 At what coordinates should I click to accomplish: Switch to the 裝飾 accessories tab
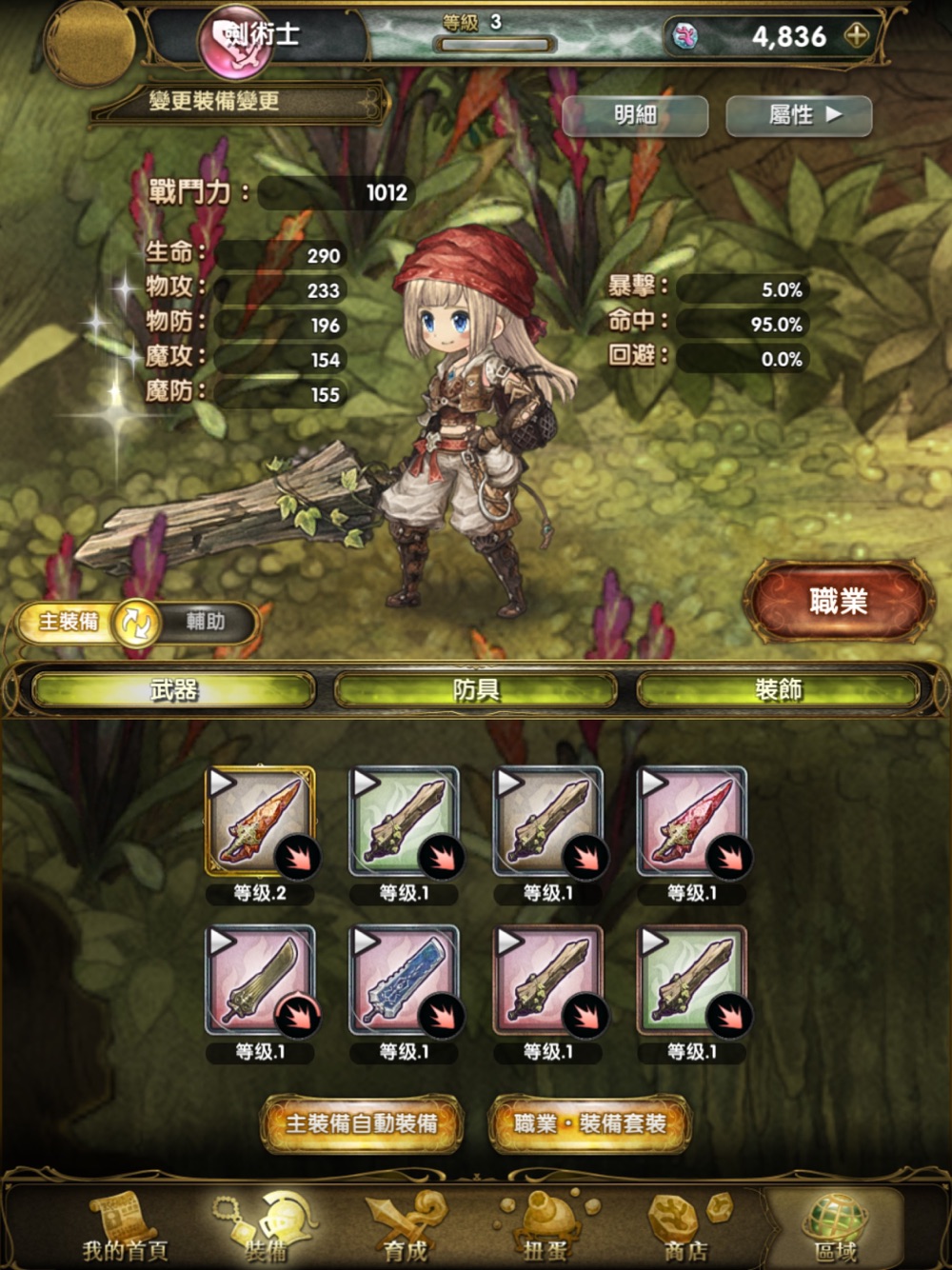778,690
